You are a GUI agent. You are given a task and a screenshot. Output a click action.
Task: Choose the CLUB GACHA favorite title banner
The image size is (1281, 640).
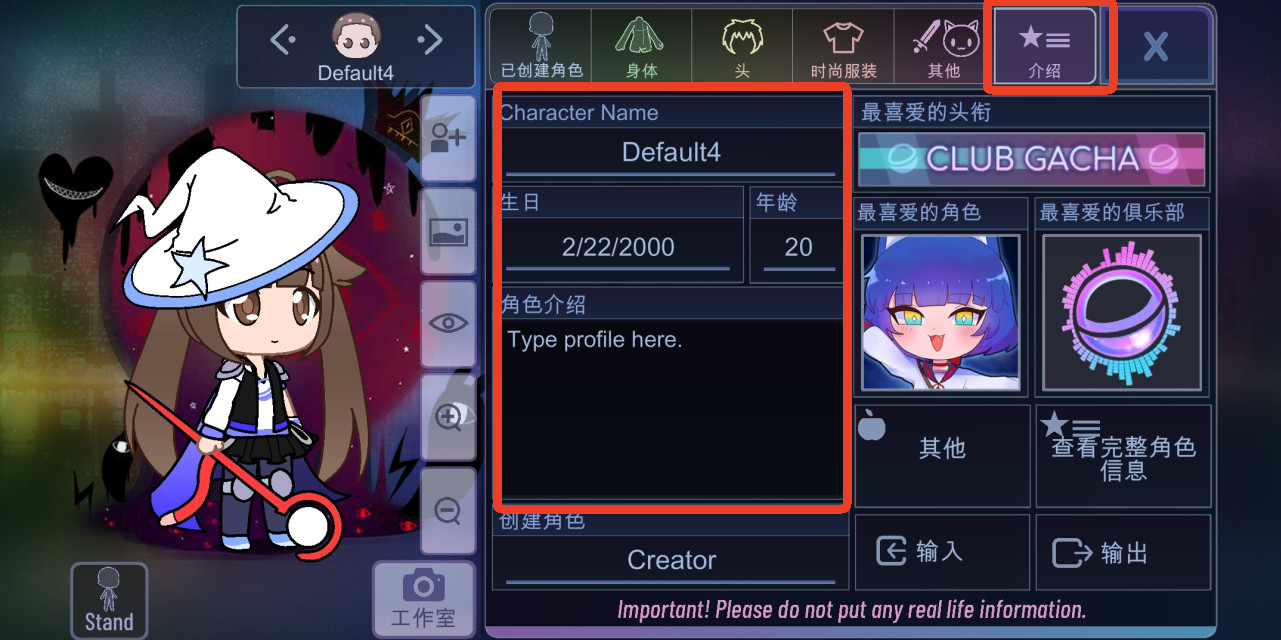click(1031, 159)
